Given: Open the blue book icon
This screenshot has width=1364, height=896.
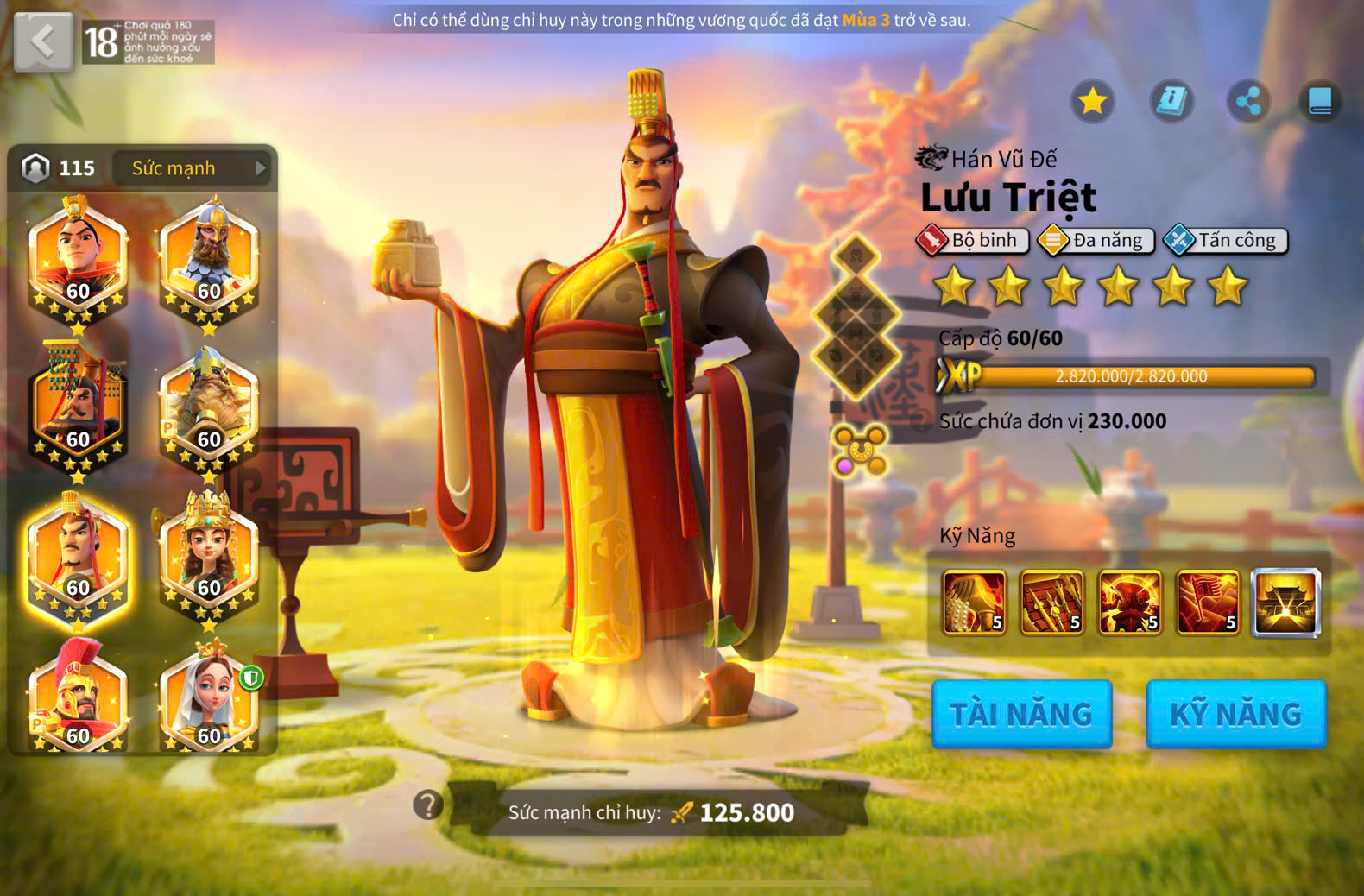Looking at the screenshot, I should coord(1320,102).
